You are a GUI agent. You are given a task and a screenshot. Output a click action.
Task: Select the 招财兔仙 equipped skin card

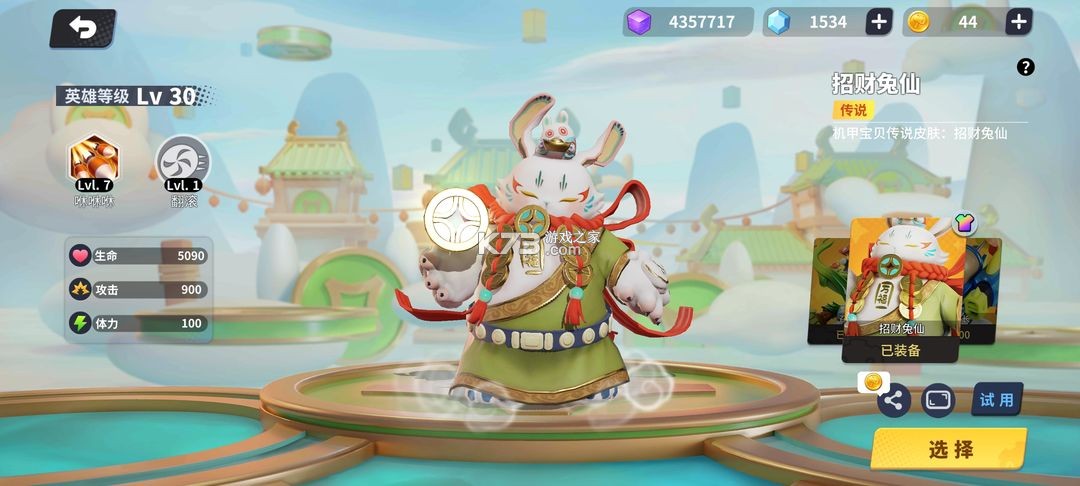(902, 280)
